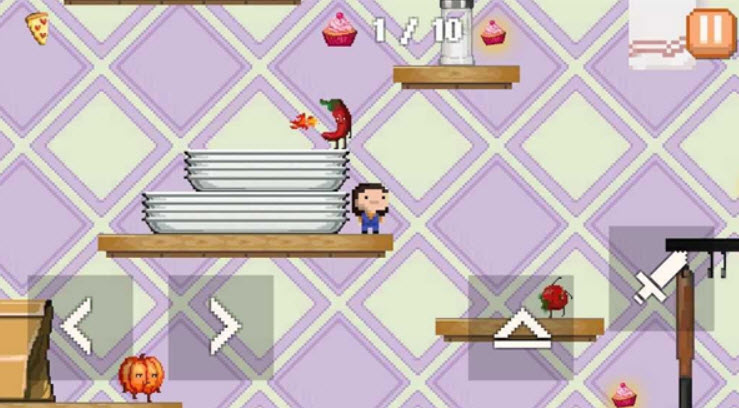
Task: Activate the sword attack button
Action: [660, 278]
